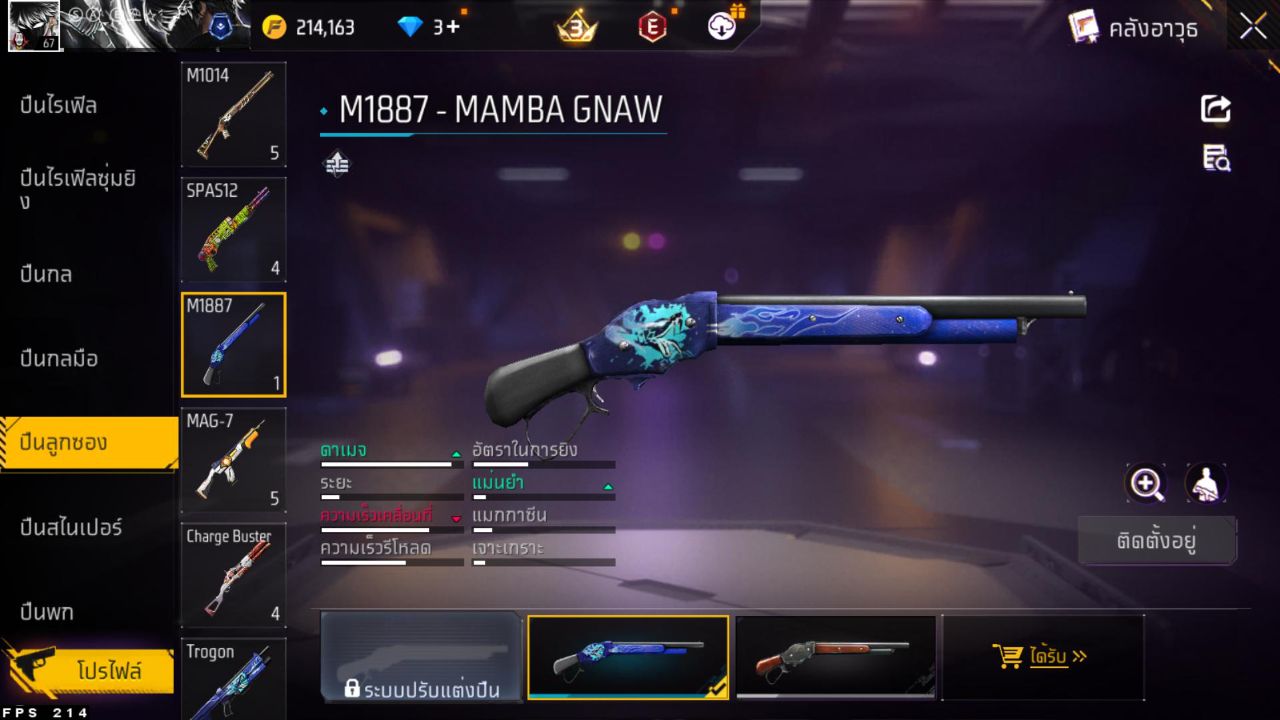Click the ติดตั้งอยู่ equipped button
1280x720 pixels.
(x=1157, y=538)
